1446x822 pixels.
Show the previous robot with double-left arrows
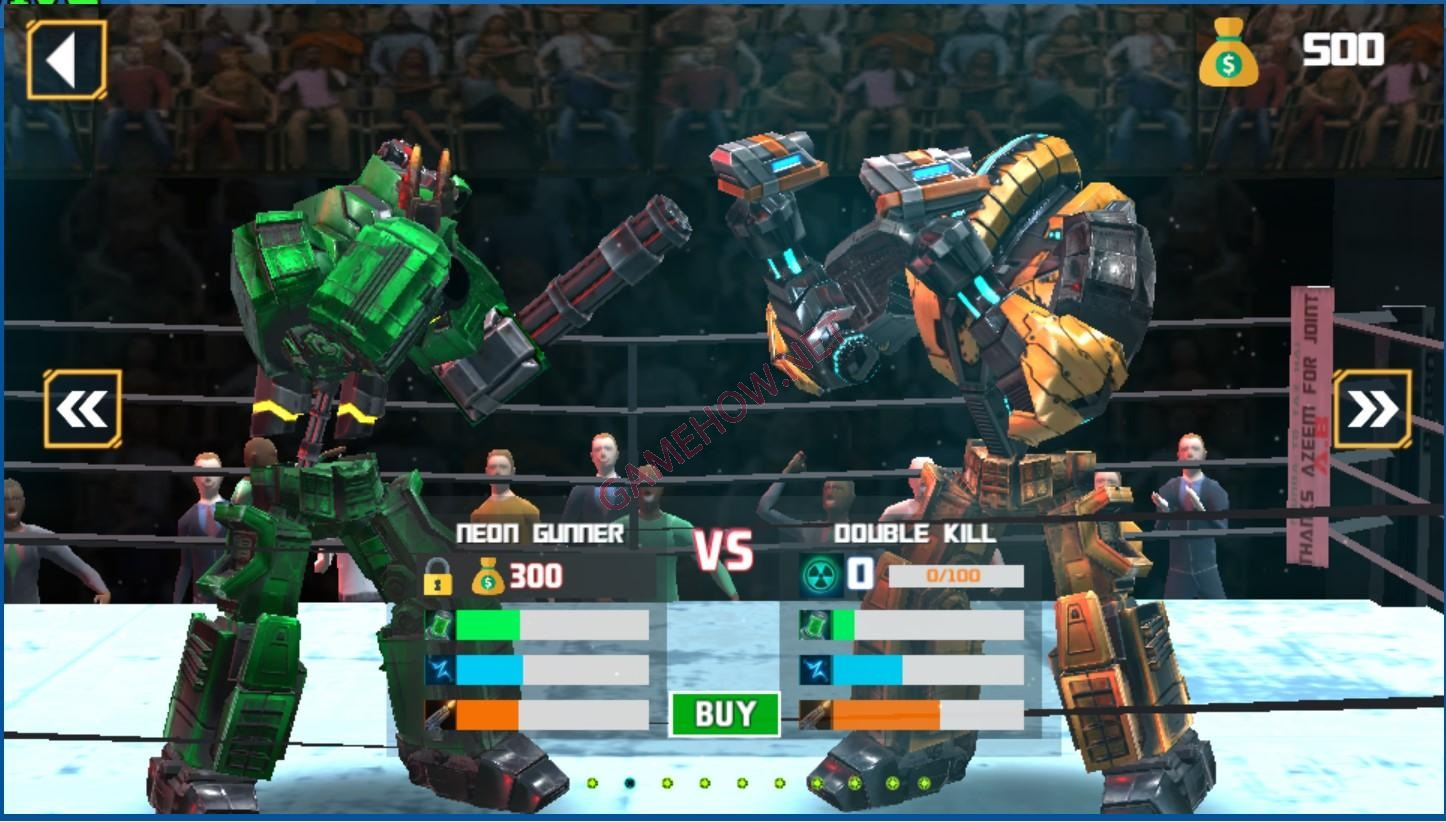click(x=82, y=409)
